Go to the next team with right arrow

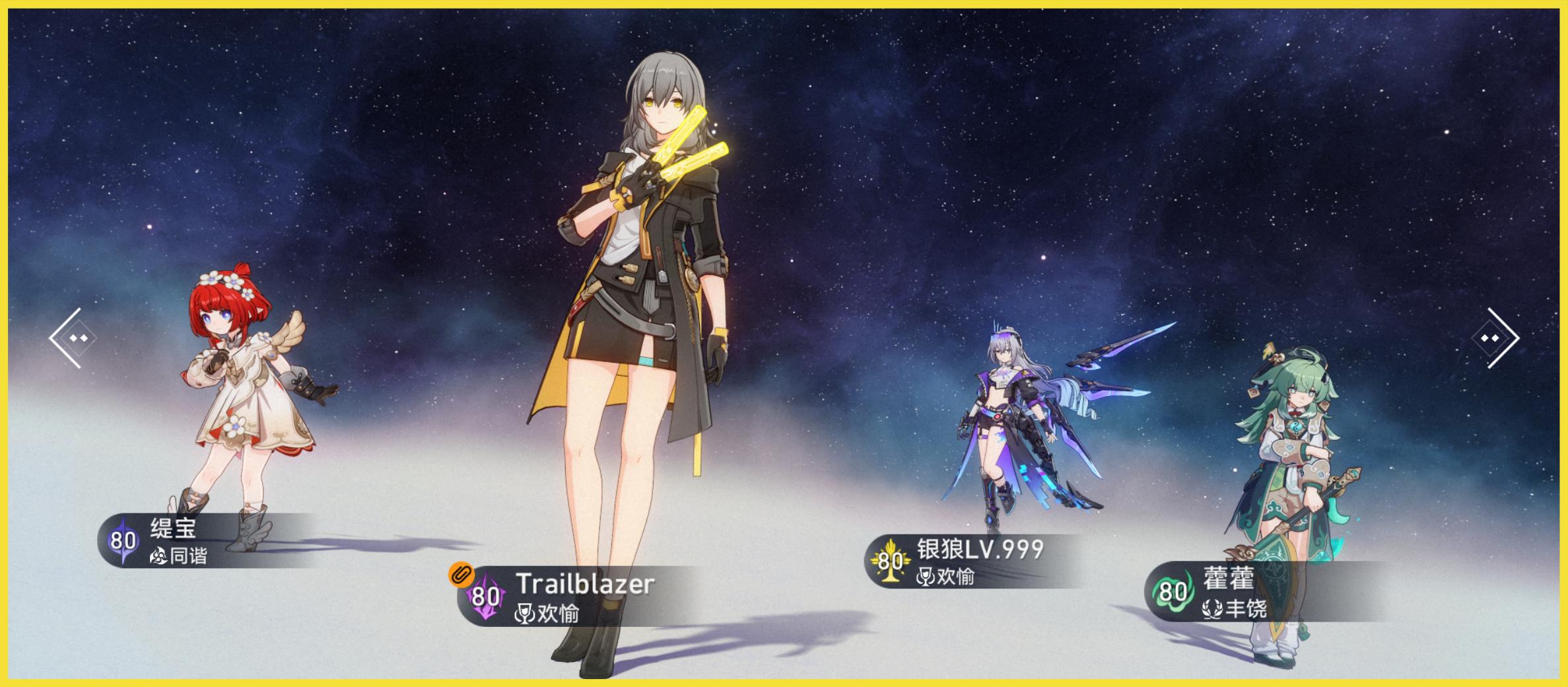pyautogui.click(x=1495, y=338)
